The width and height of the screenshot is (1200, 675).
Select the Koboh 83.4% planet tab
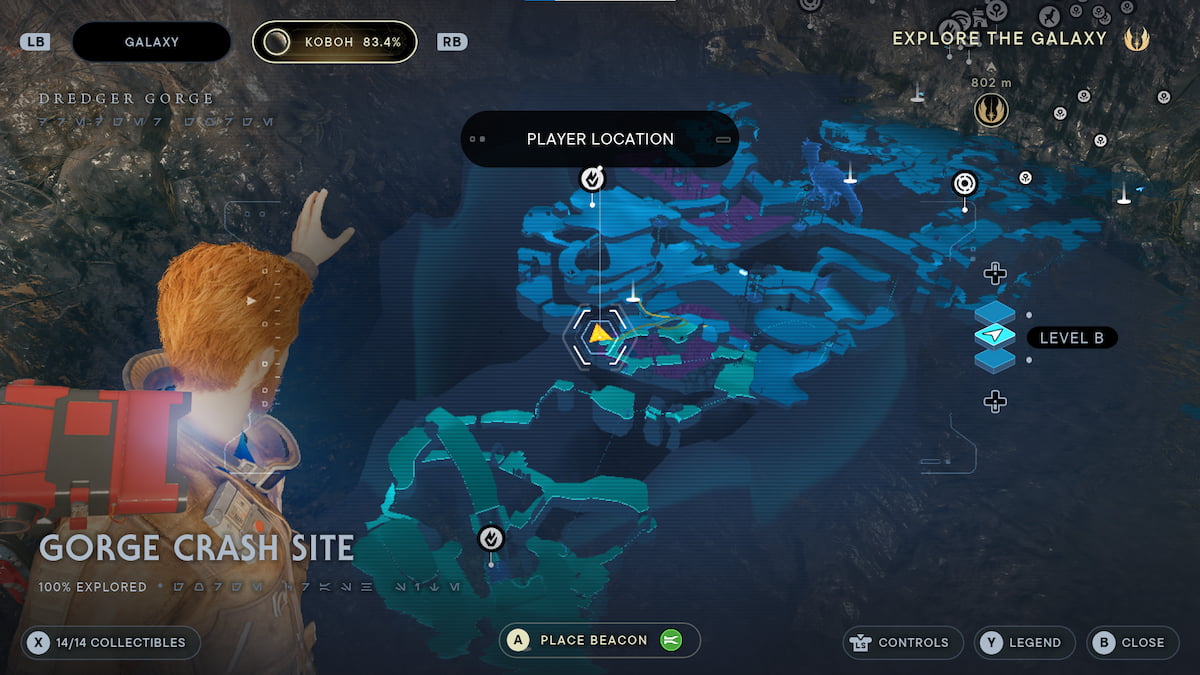(x=334, y=42)
